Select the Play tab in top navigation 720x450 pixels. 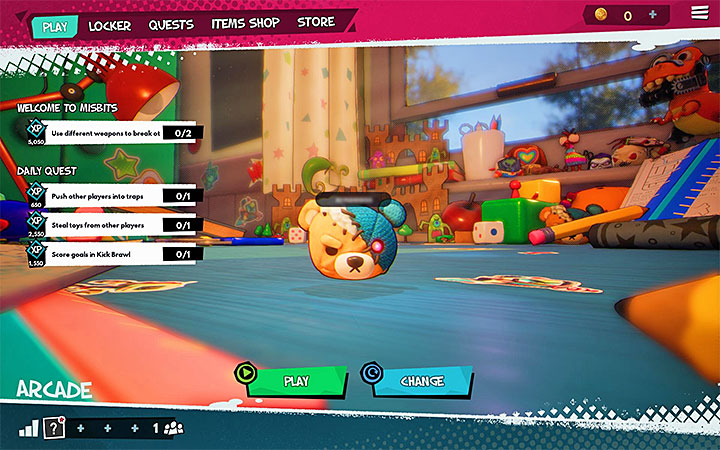(56, 26)
